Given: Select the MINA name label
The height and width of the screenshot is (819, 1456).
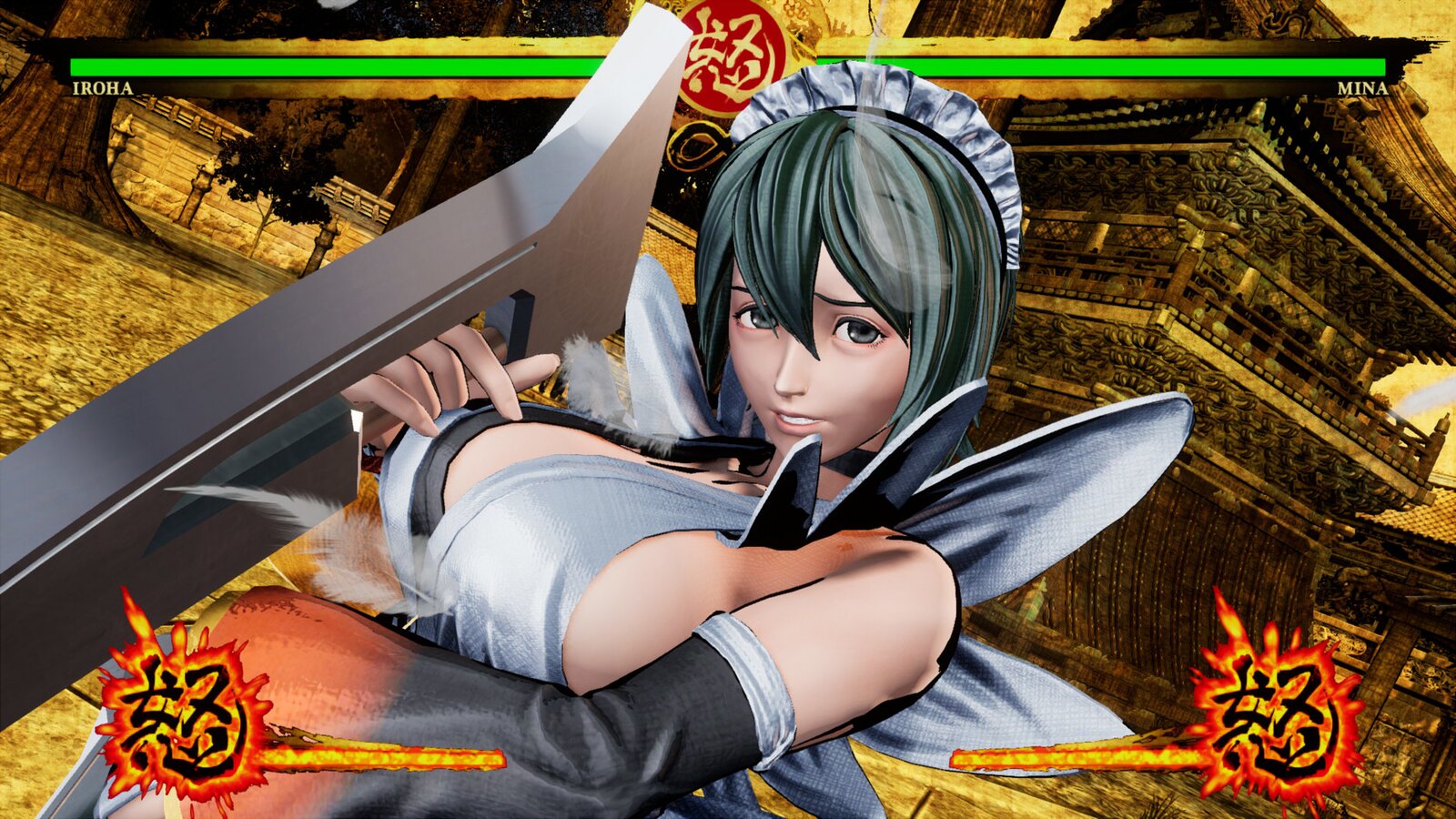Looking at the screenshot, I should (1360, 89).
